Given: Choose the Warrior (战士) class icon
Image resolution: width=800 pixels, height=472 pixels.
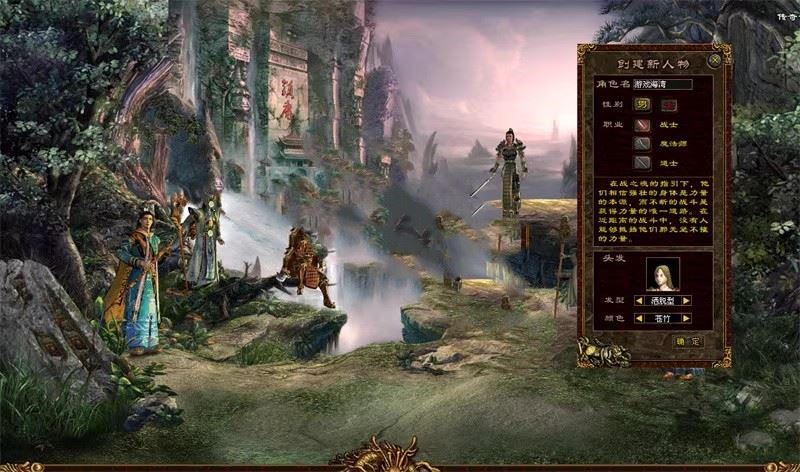Looking at the screenshot, I should tap(642, 125).
